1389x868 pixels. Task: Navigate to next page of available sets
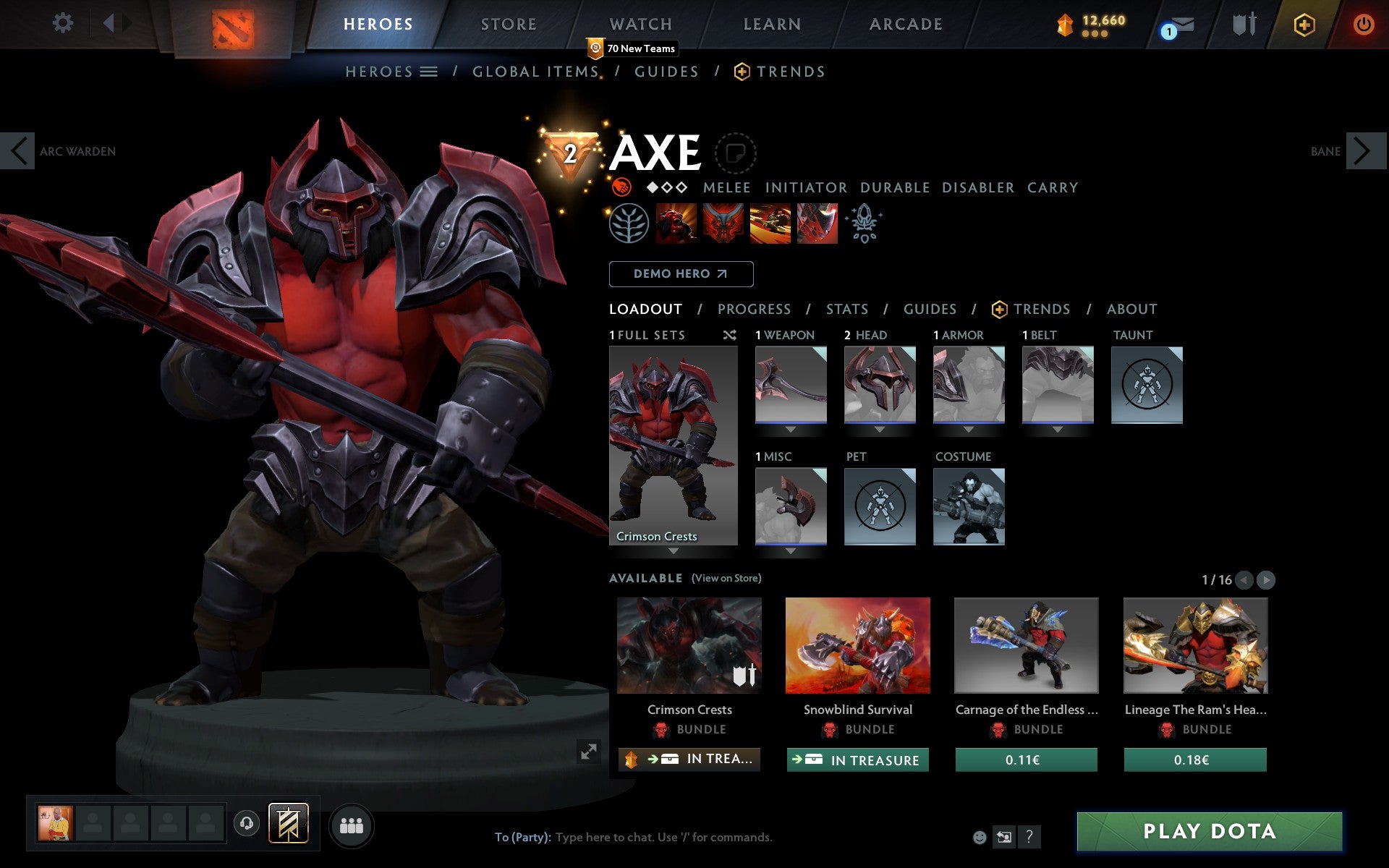pyautogui.click(x=1265, y=579)
